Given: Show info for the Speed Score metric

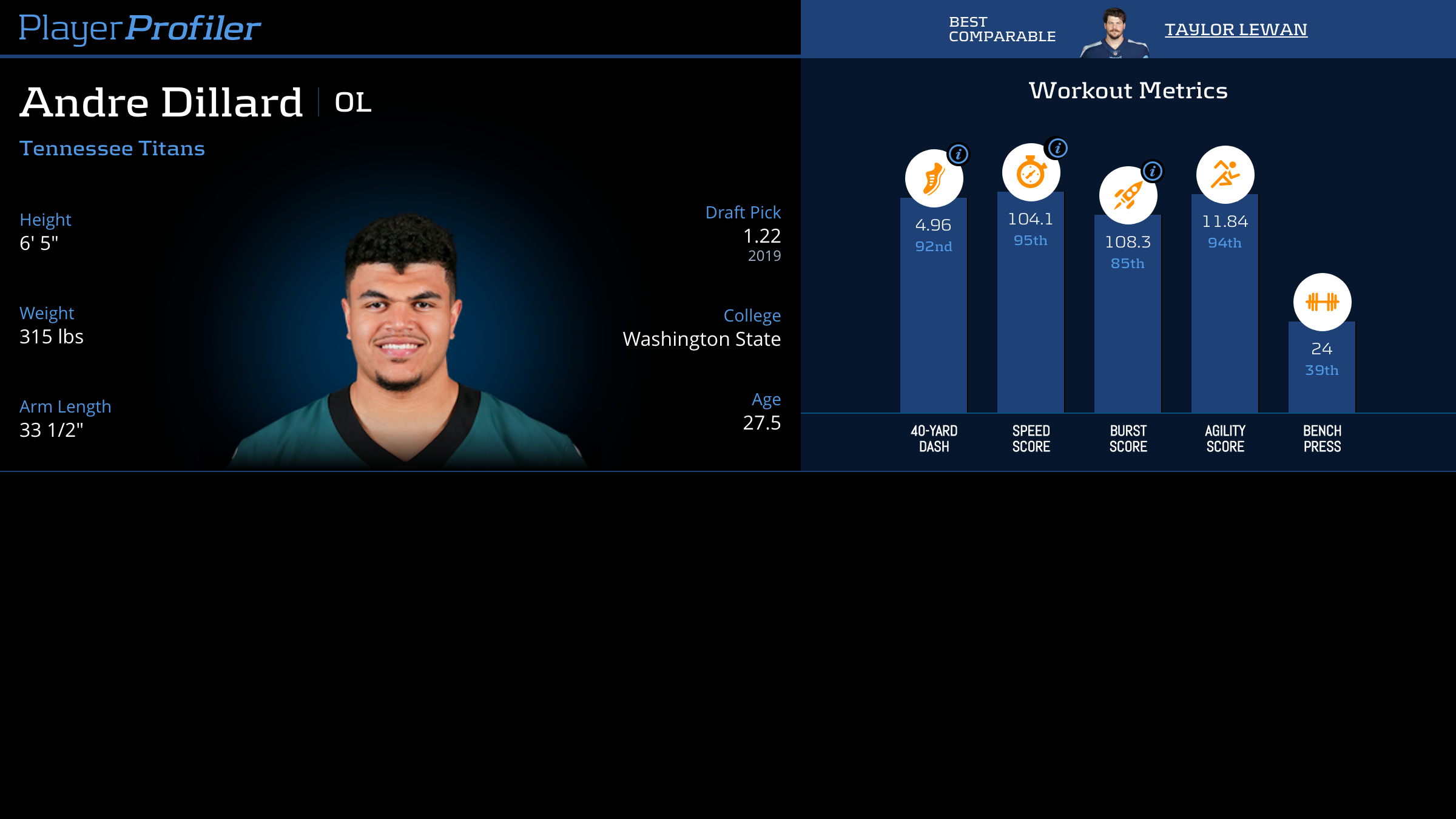Looking at the screenshot, I should pos(1057,148).
